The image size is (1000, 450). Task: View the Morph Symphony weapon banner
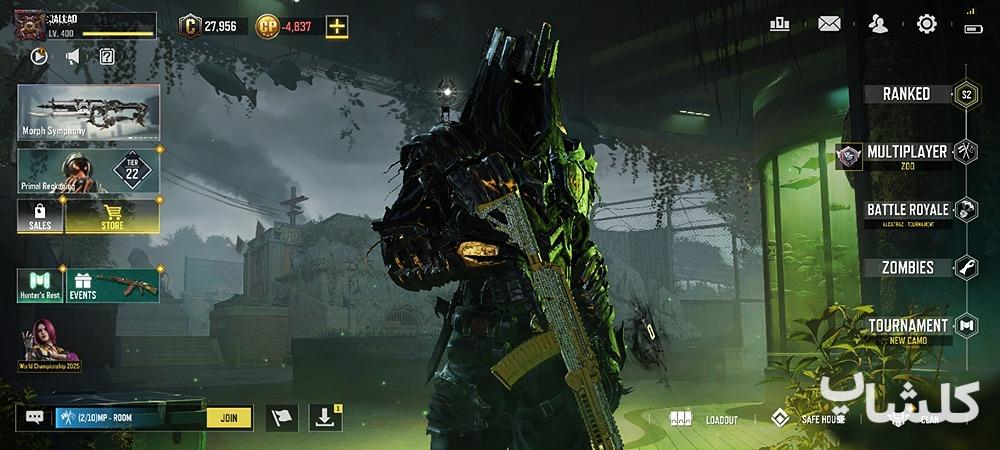pyautogui.click(x=88, y=112)
